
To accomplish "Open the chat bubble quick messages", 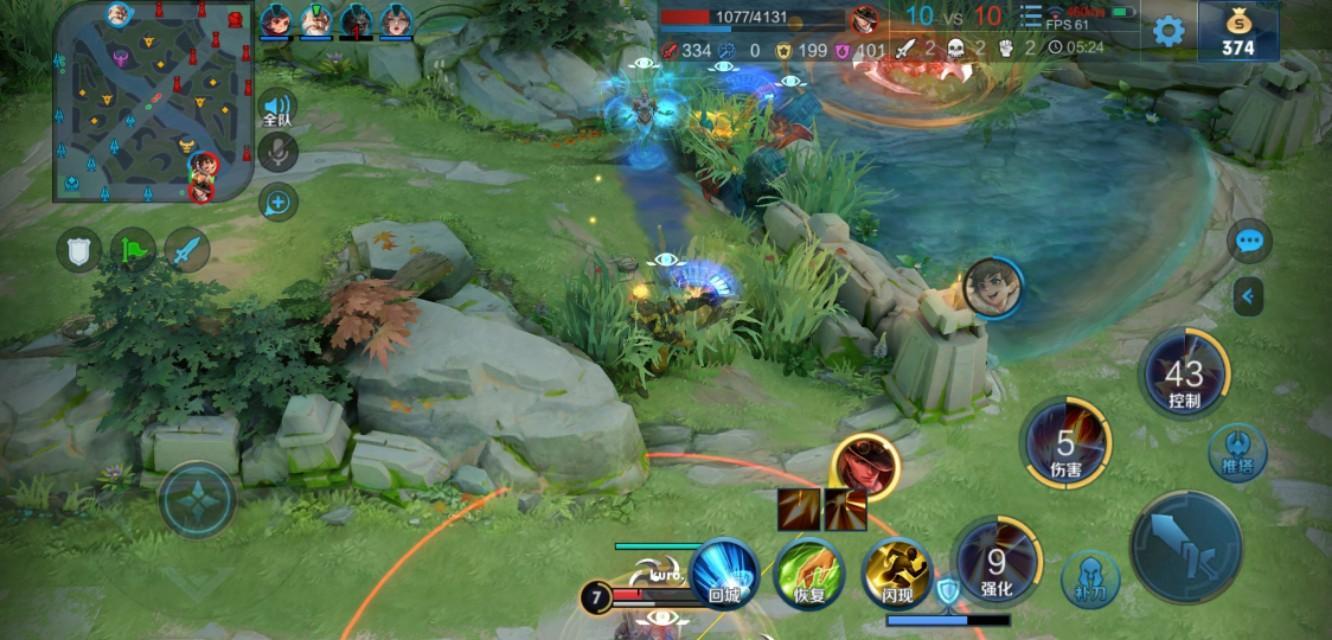I will tap(1250, 241).
